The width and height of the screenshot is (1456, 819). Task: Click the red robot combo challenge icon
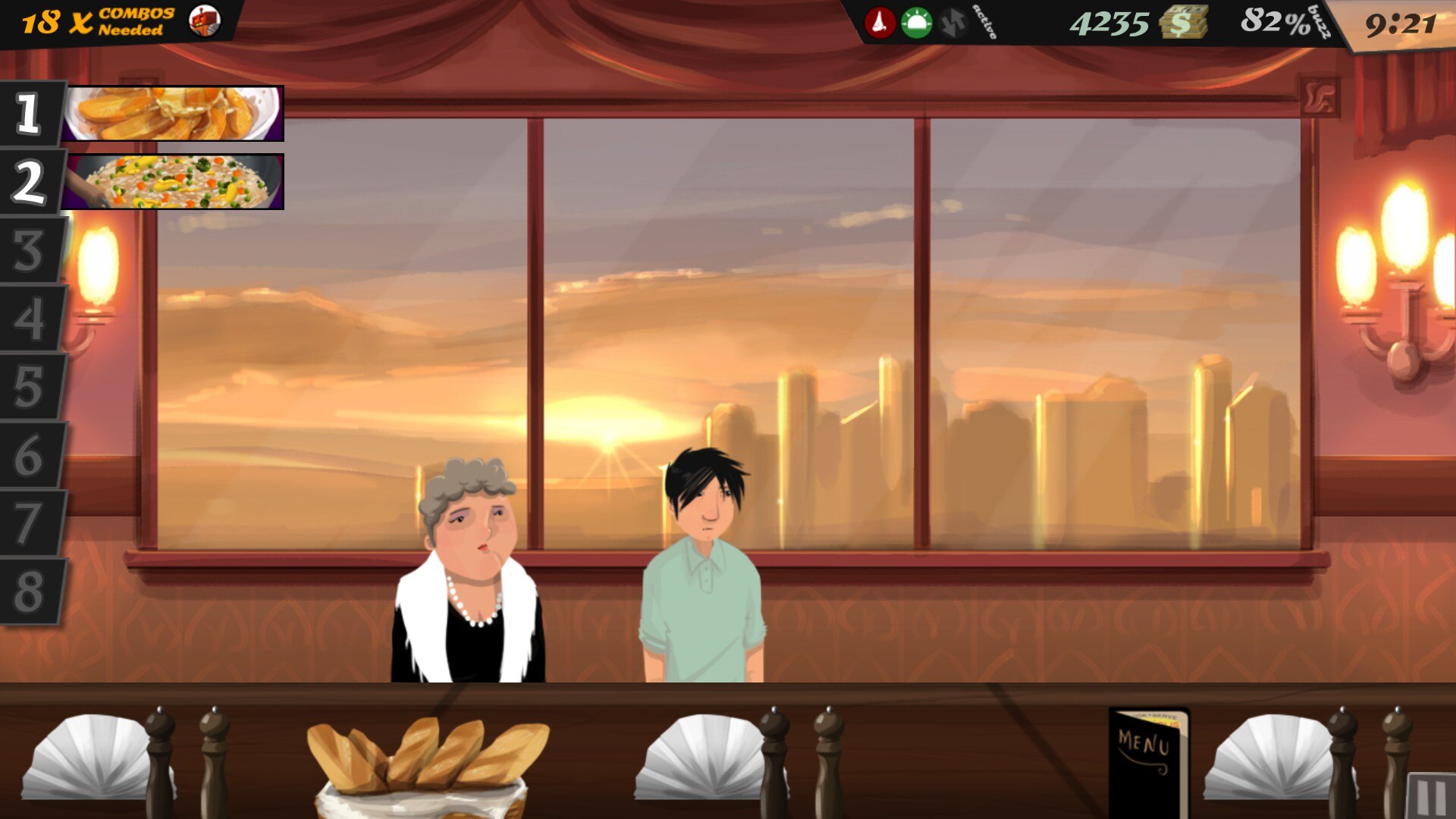204,21
